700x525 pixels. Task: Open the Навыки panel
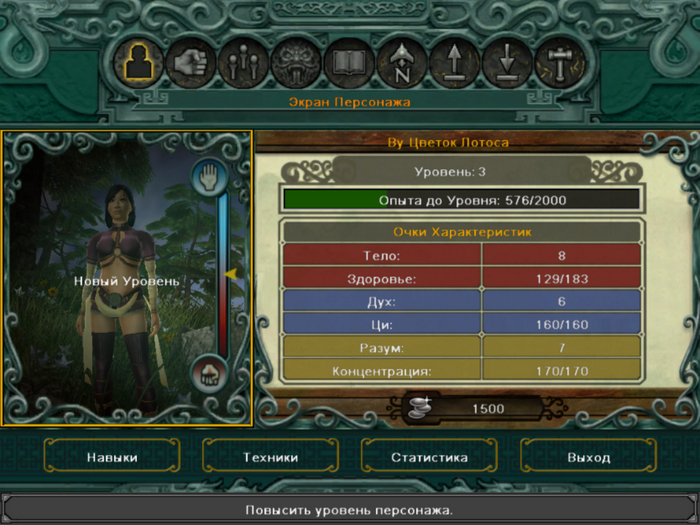[112, 457]
